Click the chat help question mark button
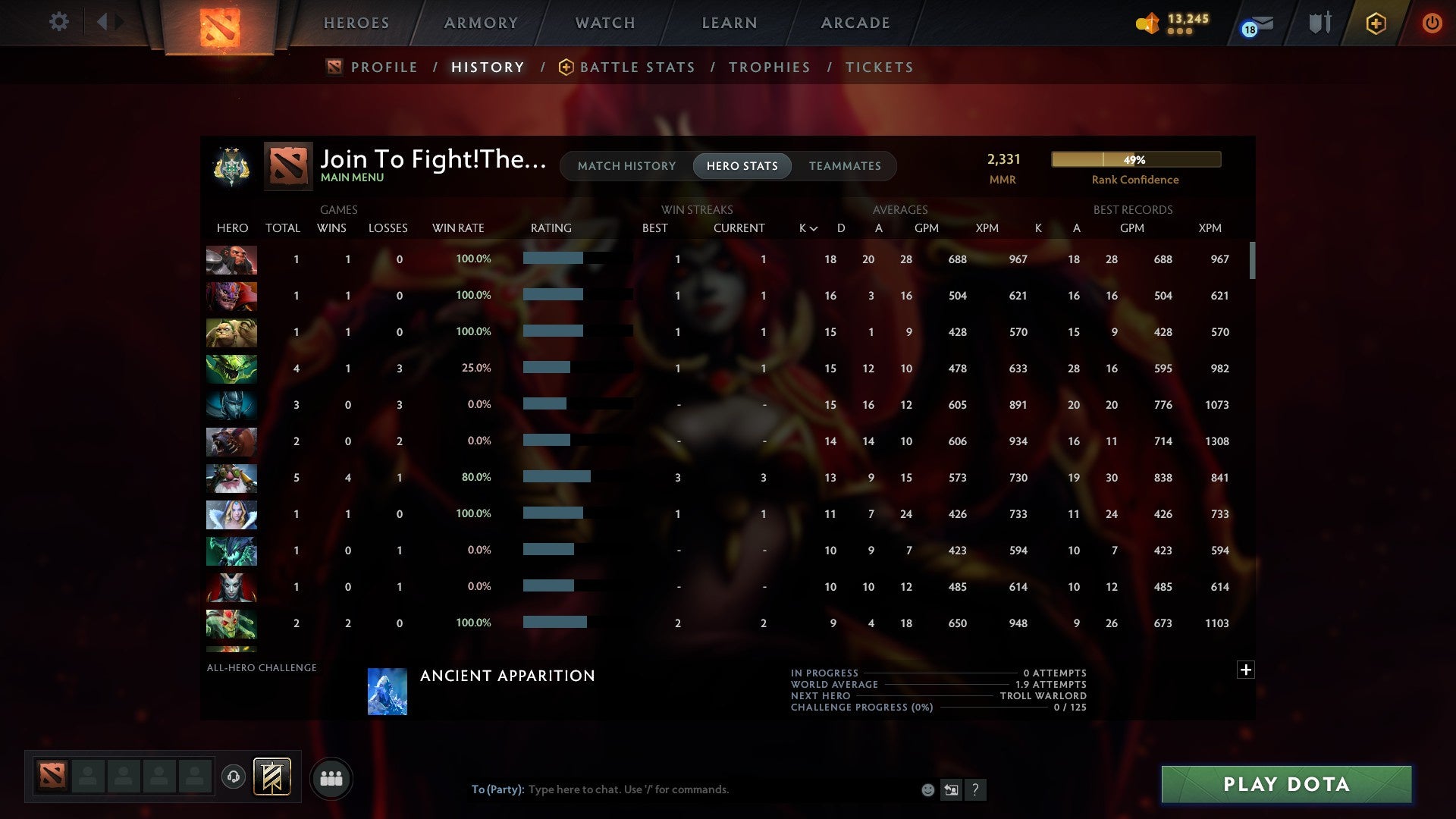1456x819 pixels. click(976, 789)
